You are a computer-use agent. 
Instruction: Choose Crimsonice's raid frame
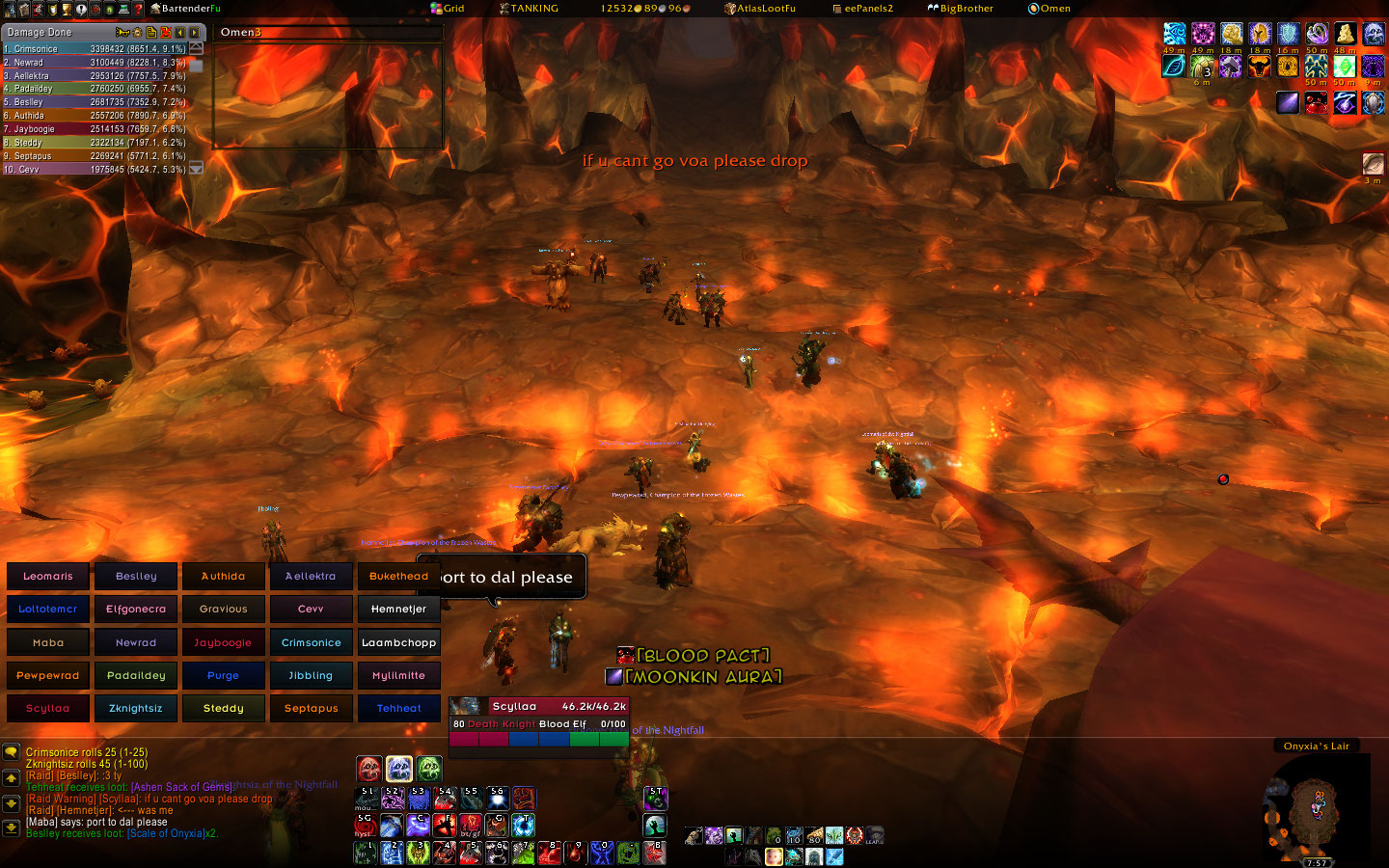pos(311,642)
